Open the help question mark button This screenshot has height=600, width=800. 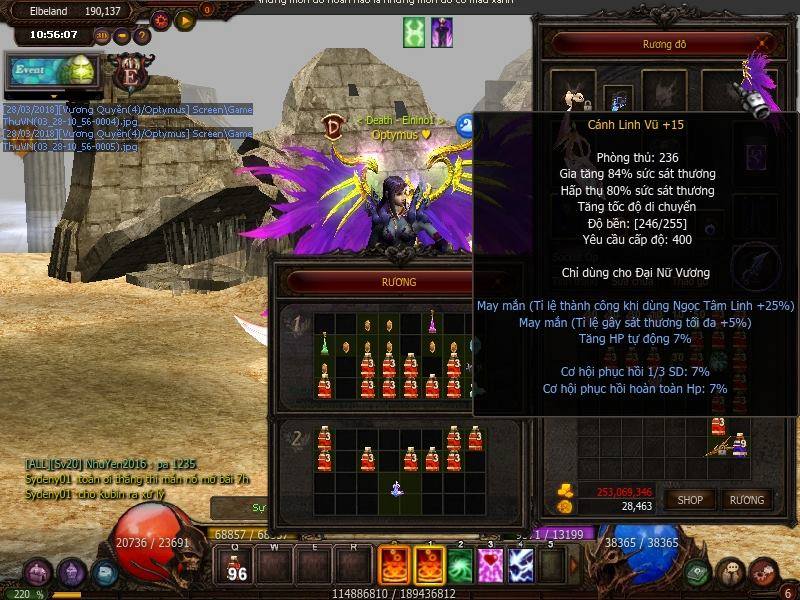click(x=142, y=36)
